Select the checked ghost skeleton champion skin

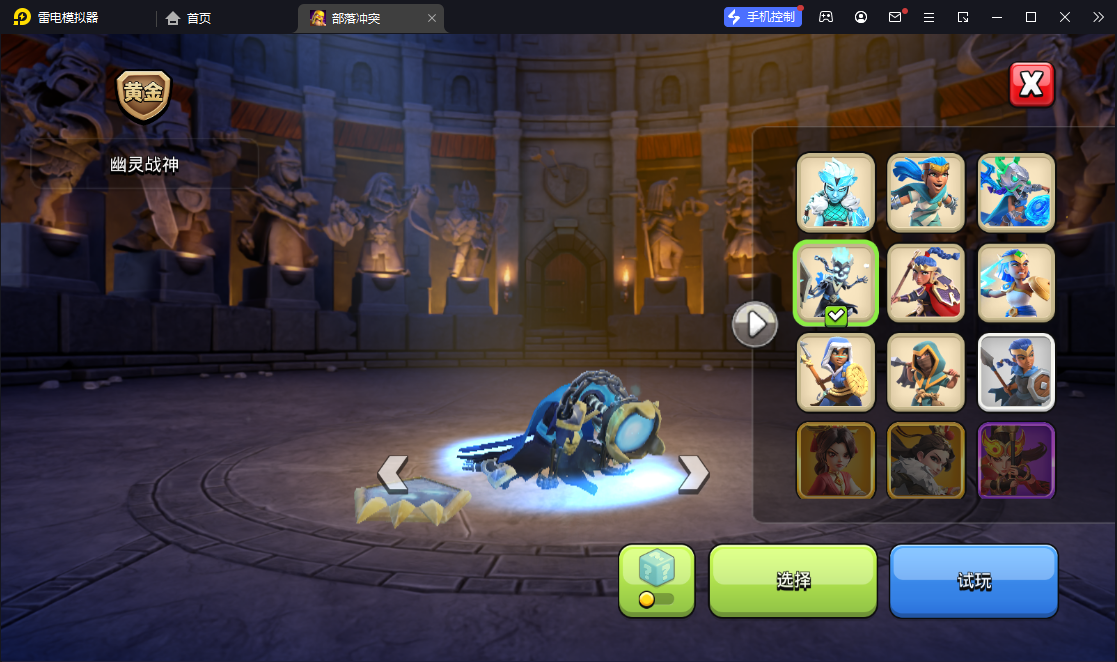(x=835, y=283)
